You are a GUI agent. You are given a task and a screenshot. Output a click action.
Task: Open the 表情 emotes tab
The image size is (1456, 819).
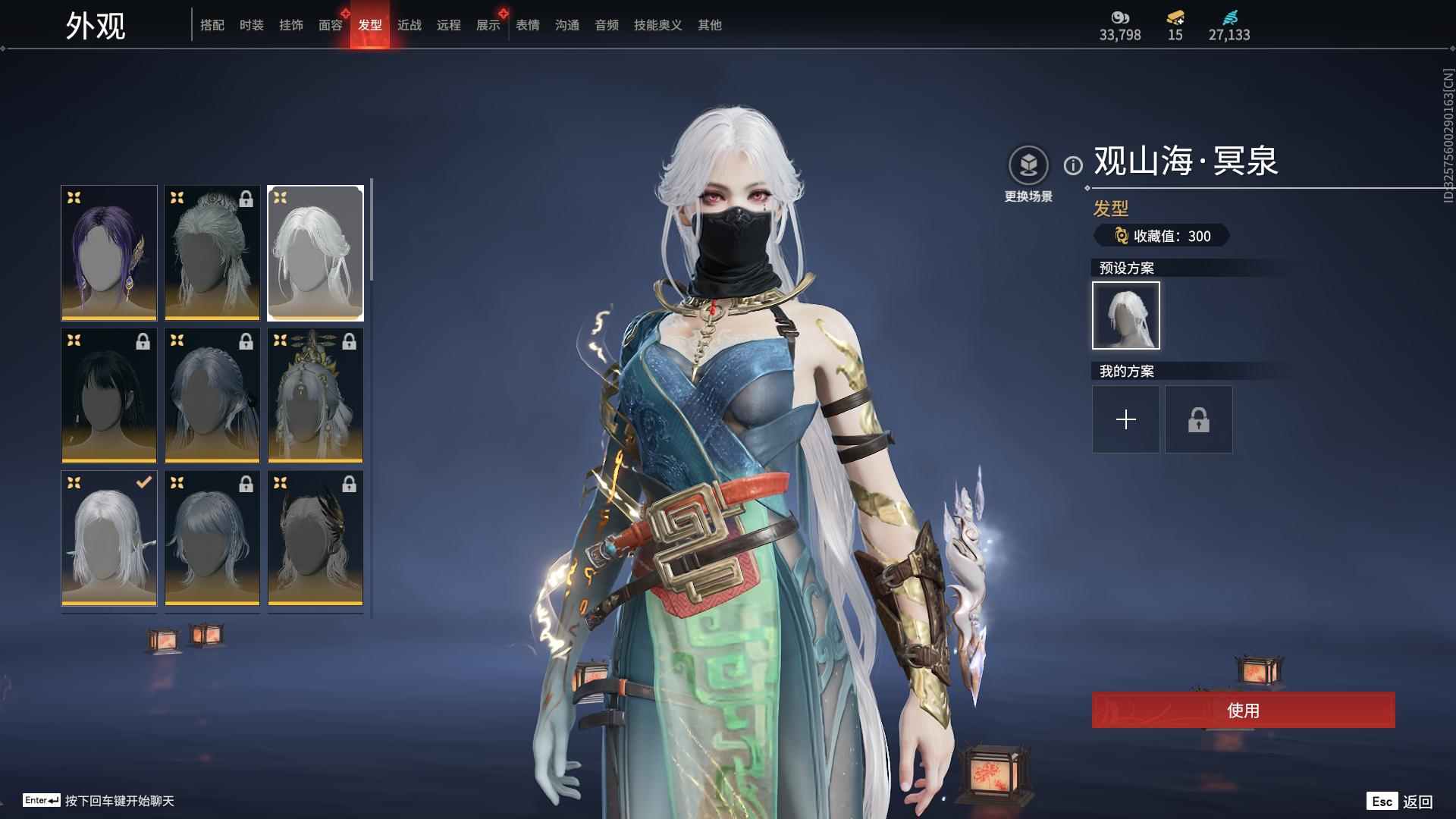point(528,25)
